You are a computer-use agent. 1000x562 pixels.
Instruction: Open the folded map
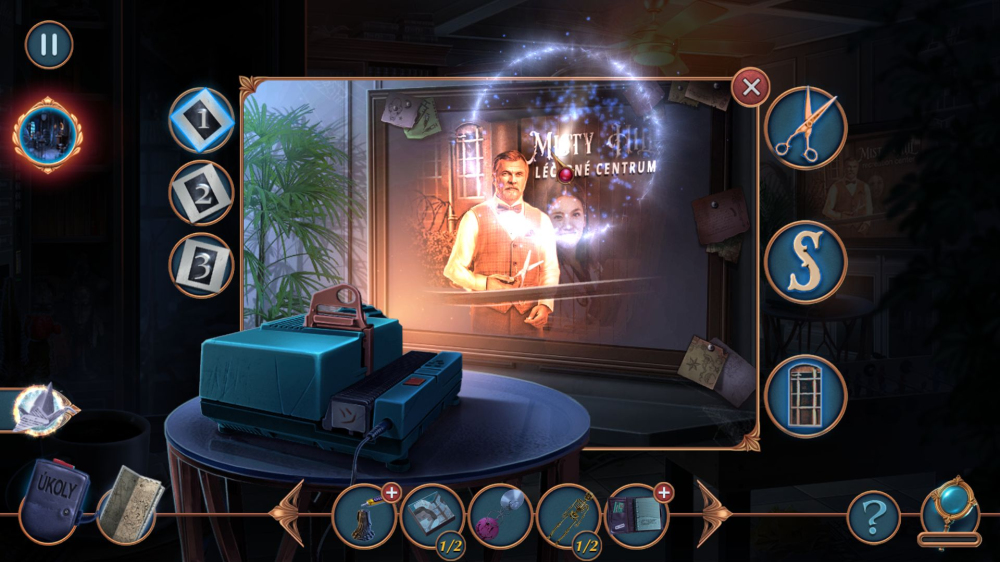[x=130, y=504]
